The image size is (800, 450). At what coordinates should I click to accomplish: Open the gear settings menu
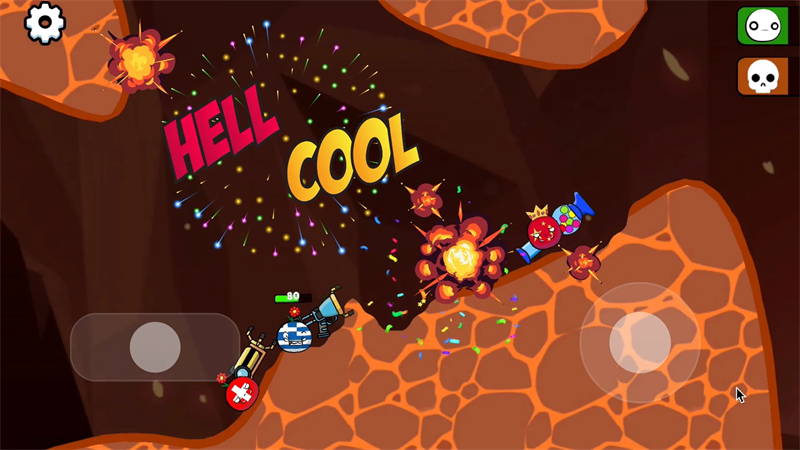click(x=44, y=23)
